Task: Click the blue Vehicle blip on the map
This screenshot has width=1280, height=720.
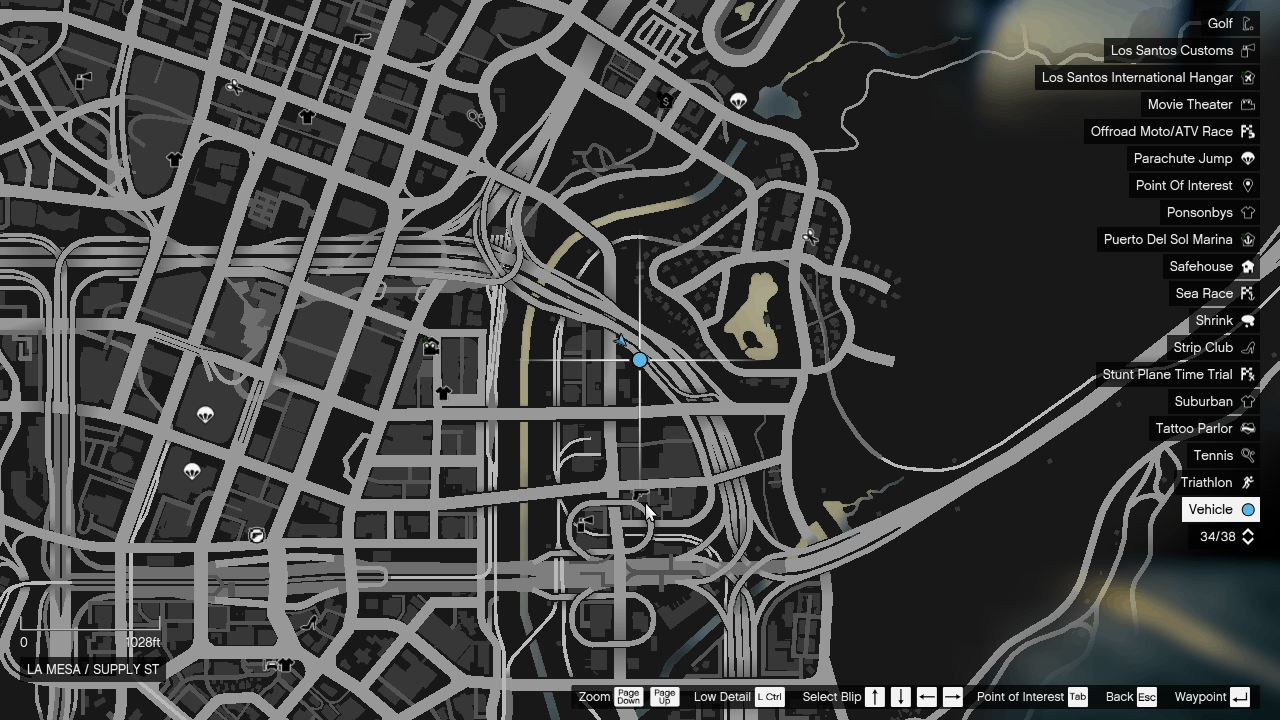Action: point(639,359)
